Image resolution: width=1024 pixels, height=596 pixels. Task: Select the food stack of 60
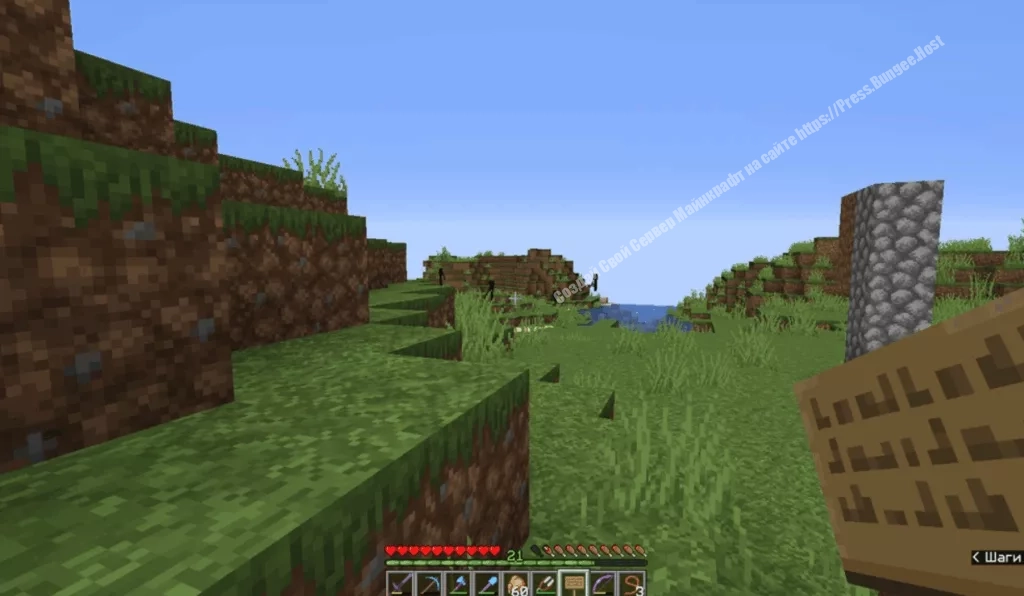(x=516, y=584)
